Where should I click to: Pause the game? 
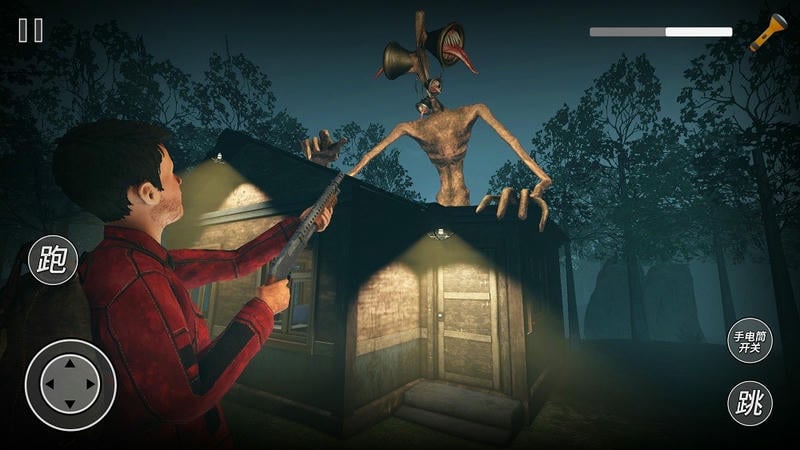(x=31, y=30)
